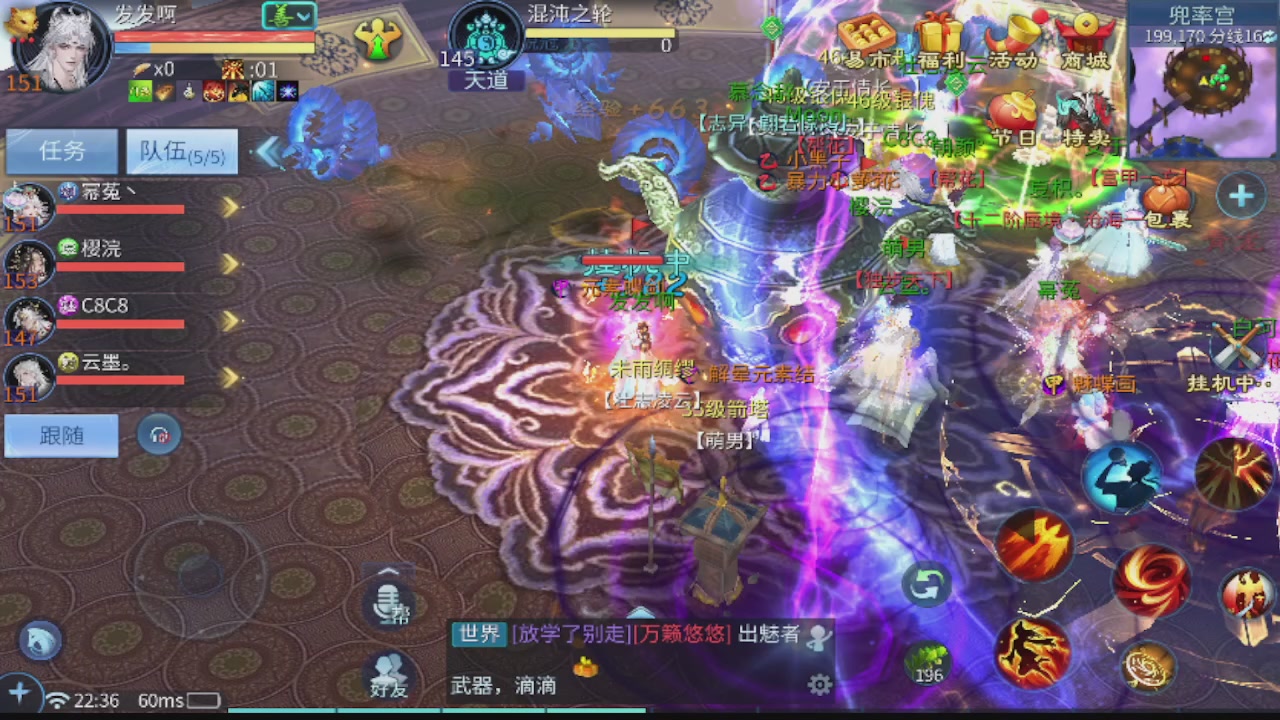Open the 好友 friends icon
The height and width of the screenshot is (720, 1280).
pyautogui.click(x=388, y=670)
